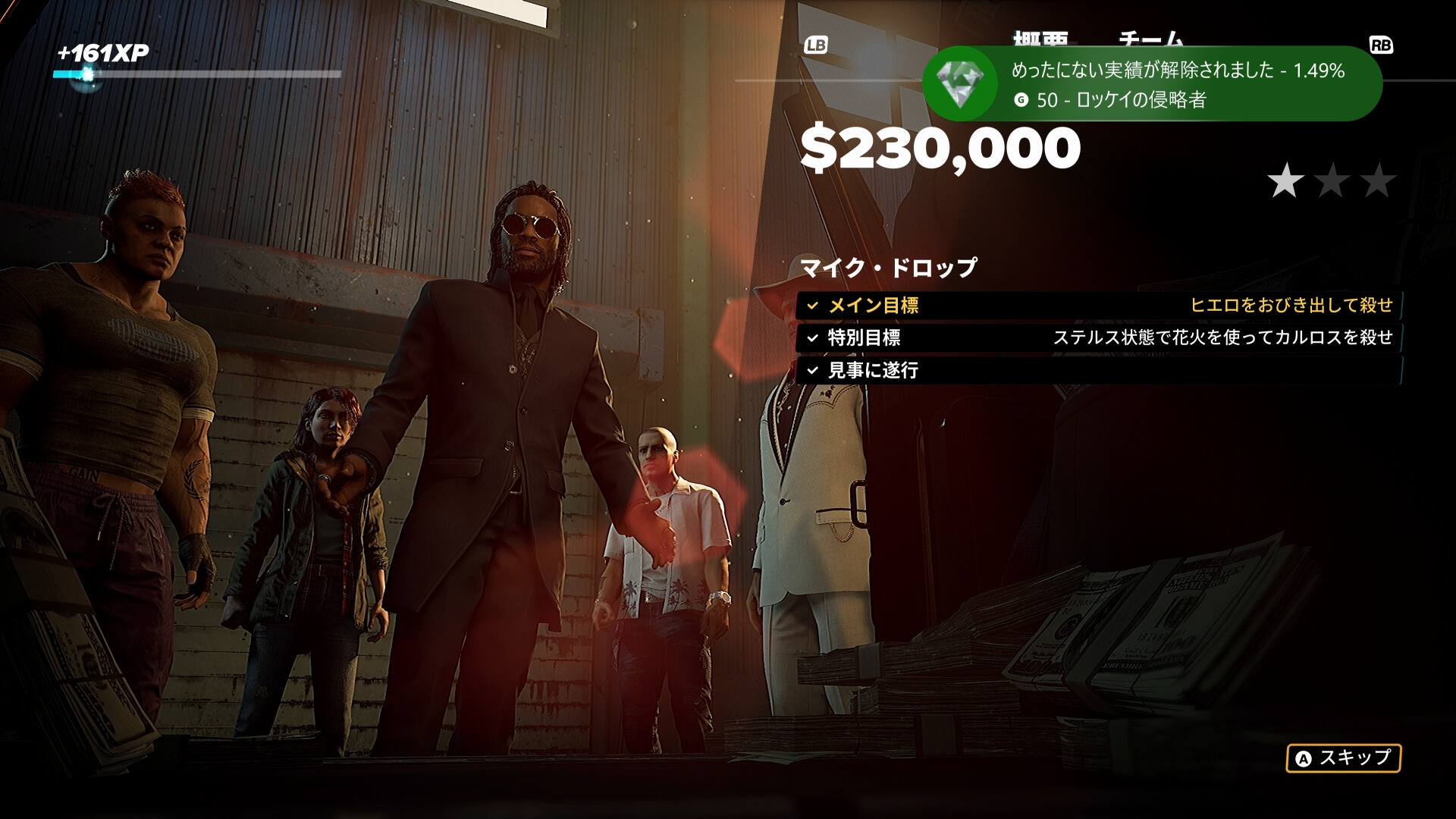The width and height of the screenshot is (1456, 819).
Task: Switch to the 概要 tab
Action: 1040,38
